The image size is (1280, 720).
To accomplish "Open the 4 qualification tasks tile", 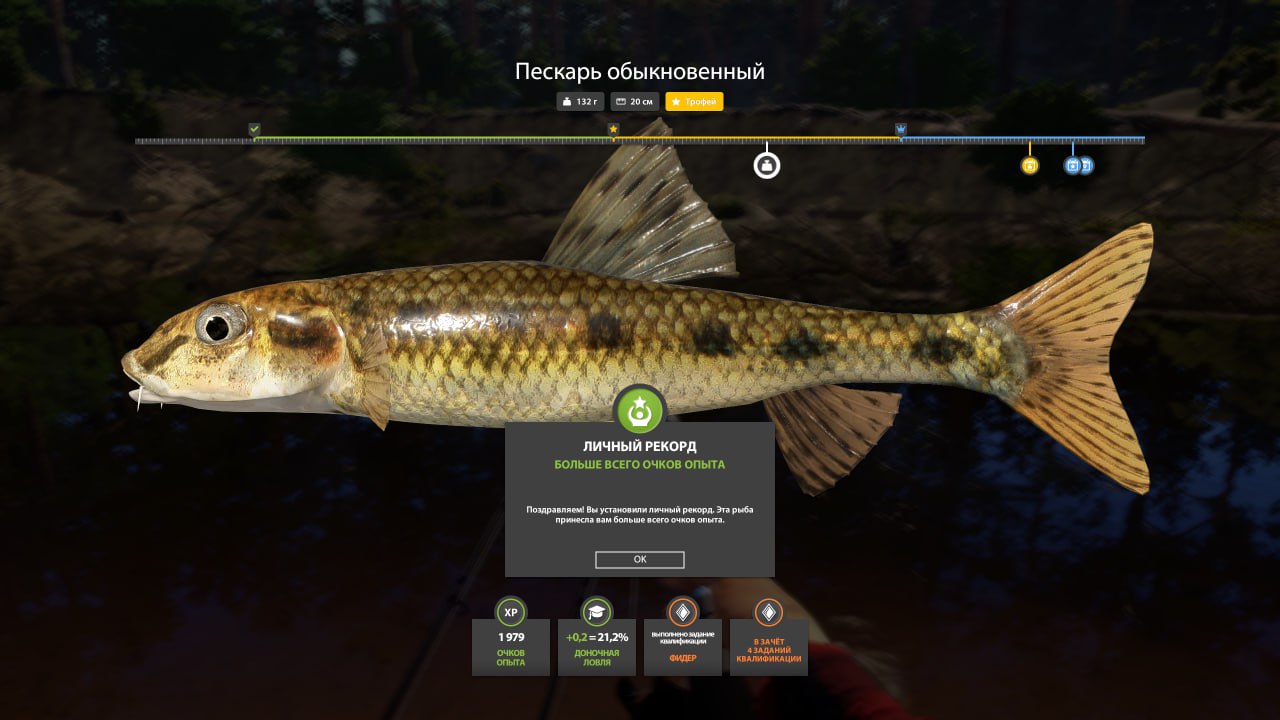I will pos(769,646).
